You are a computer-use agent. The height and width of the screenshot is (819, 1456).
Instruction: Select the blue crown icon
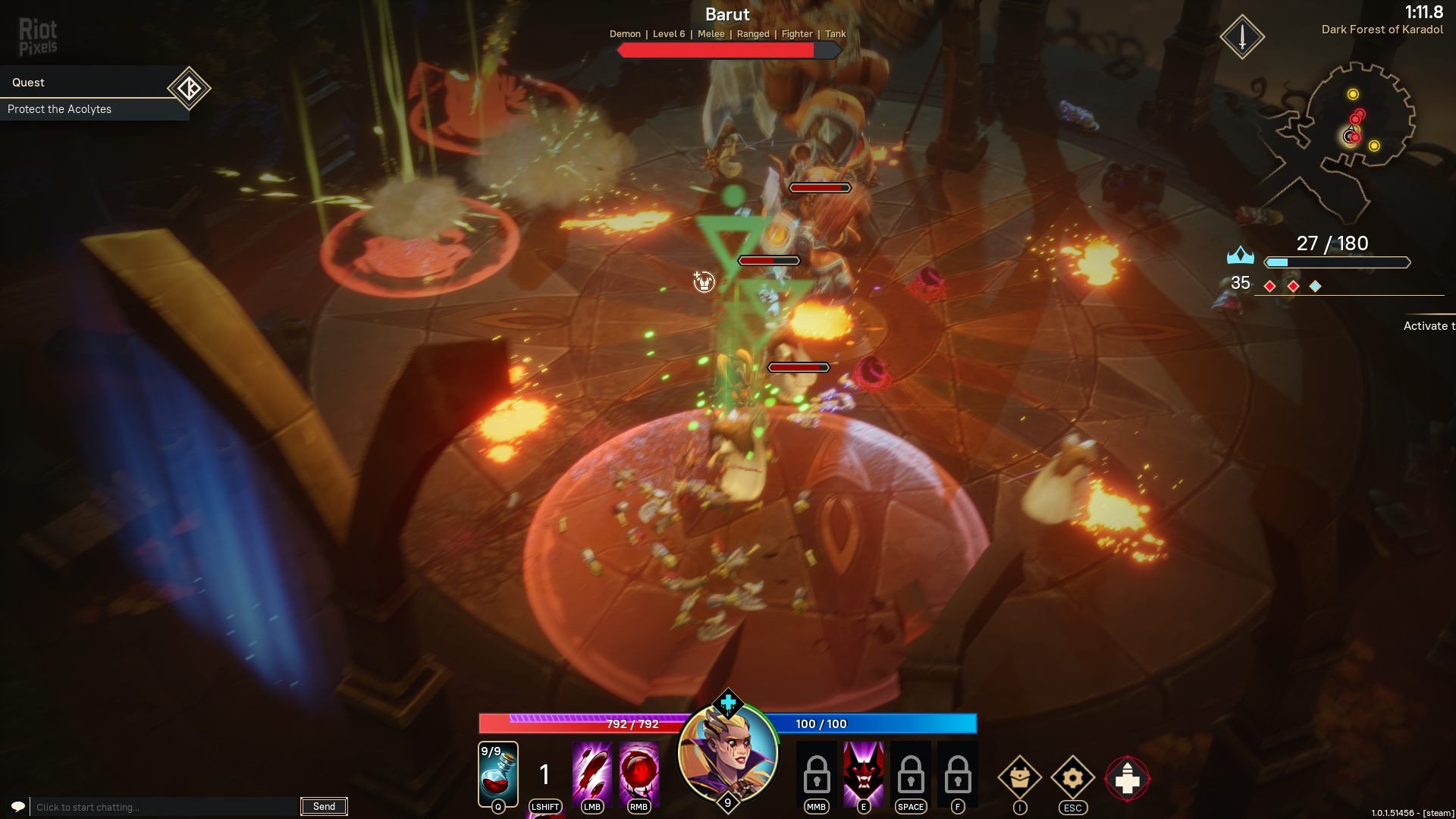pos(1240,256)
